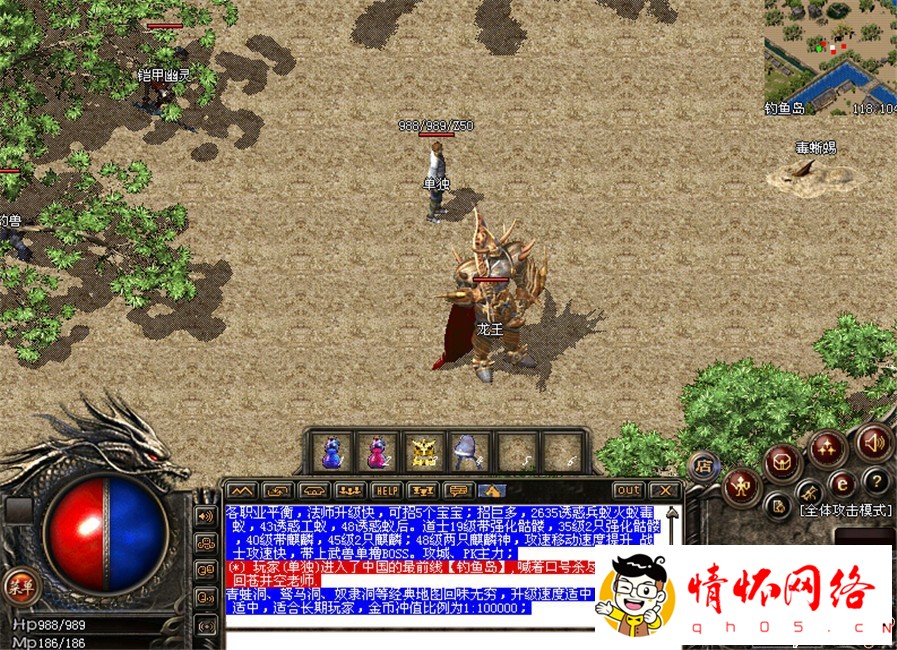Select the golden scroll item in the hotbar
This screenshot has width=897, height=650.
[424, 452]
